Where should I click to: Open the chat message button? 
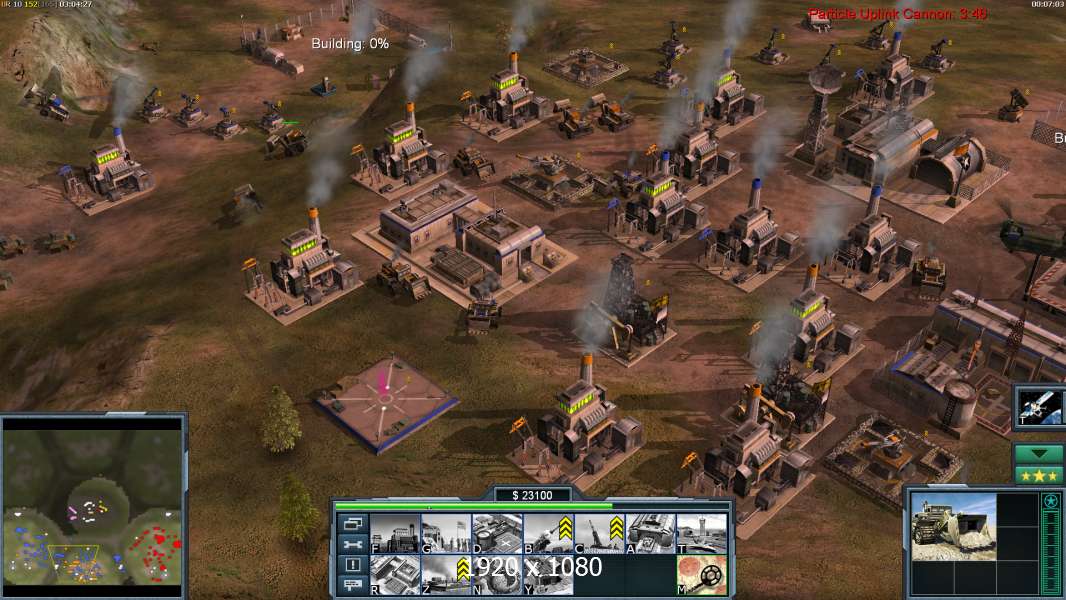(x=353, y=586)
